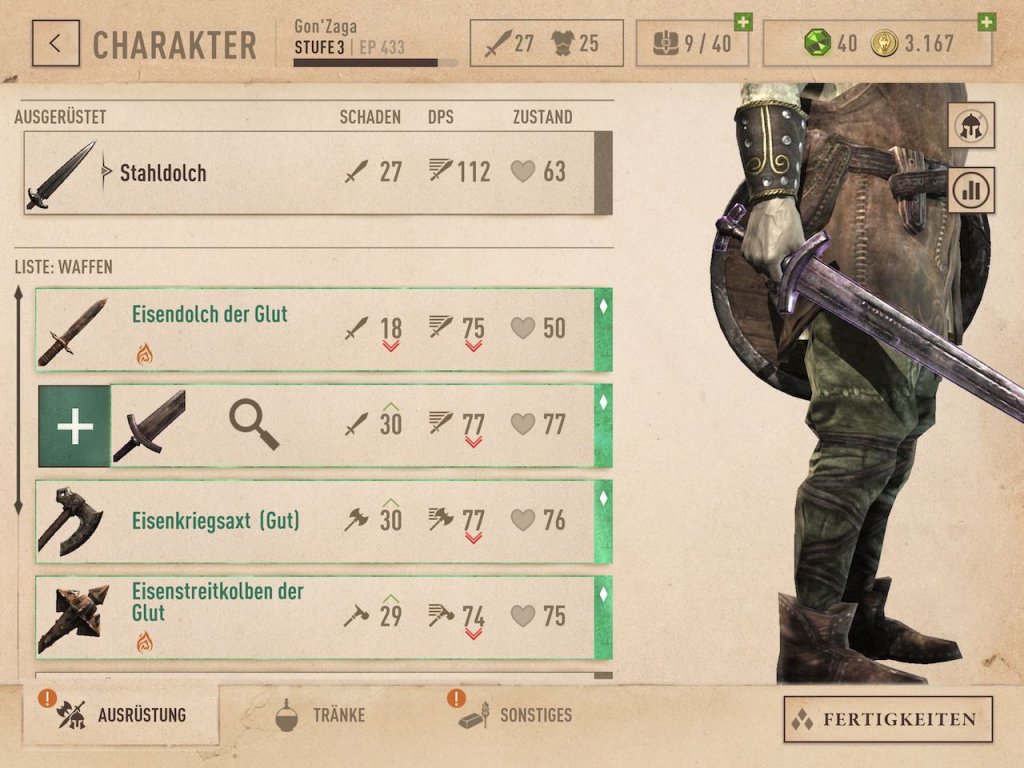Equip the sword with the plus button
1024x768 pixels.
74,426
